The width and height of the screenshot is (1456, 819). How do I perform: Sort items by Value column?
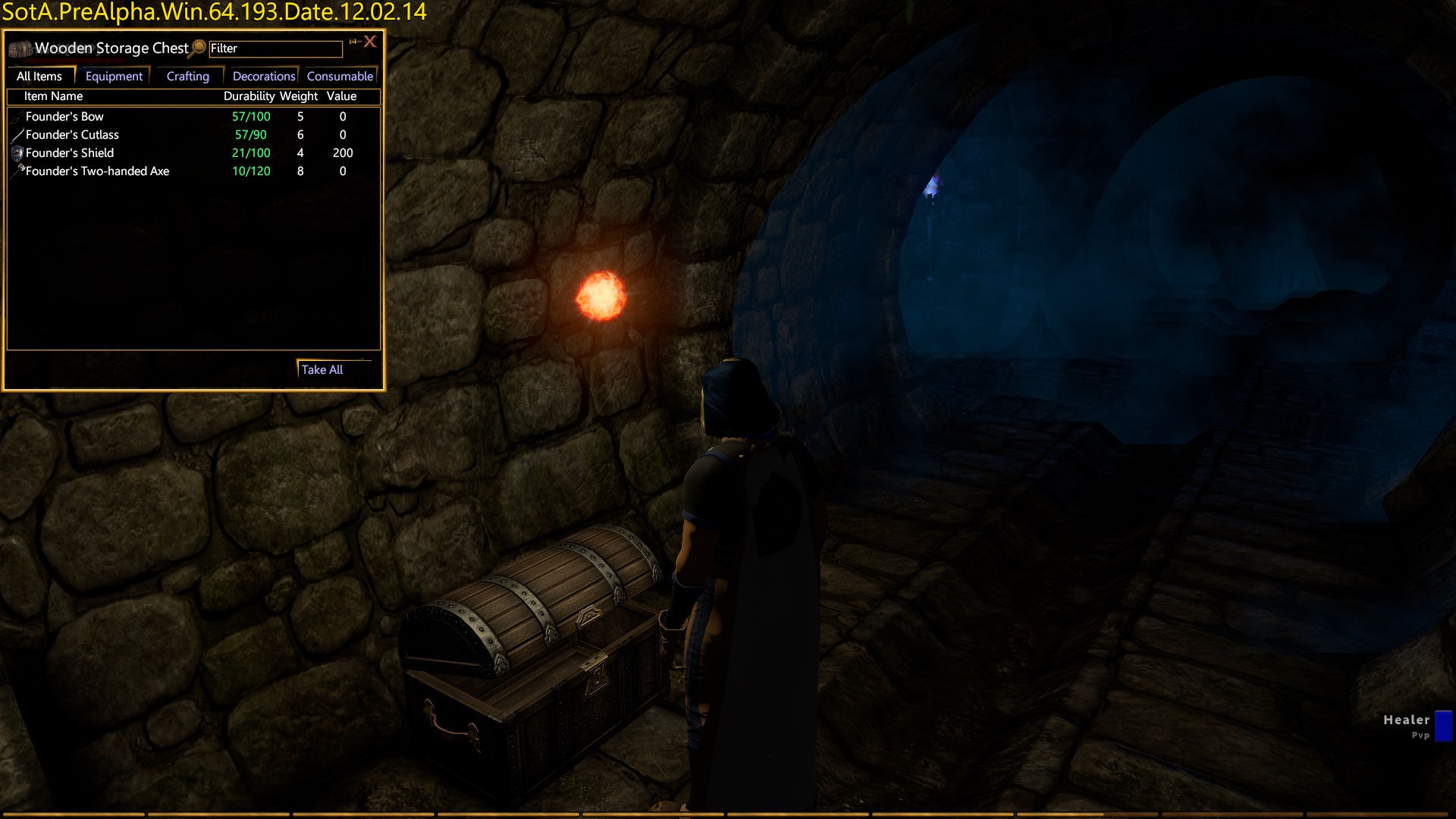(x=341, y=96)
